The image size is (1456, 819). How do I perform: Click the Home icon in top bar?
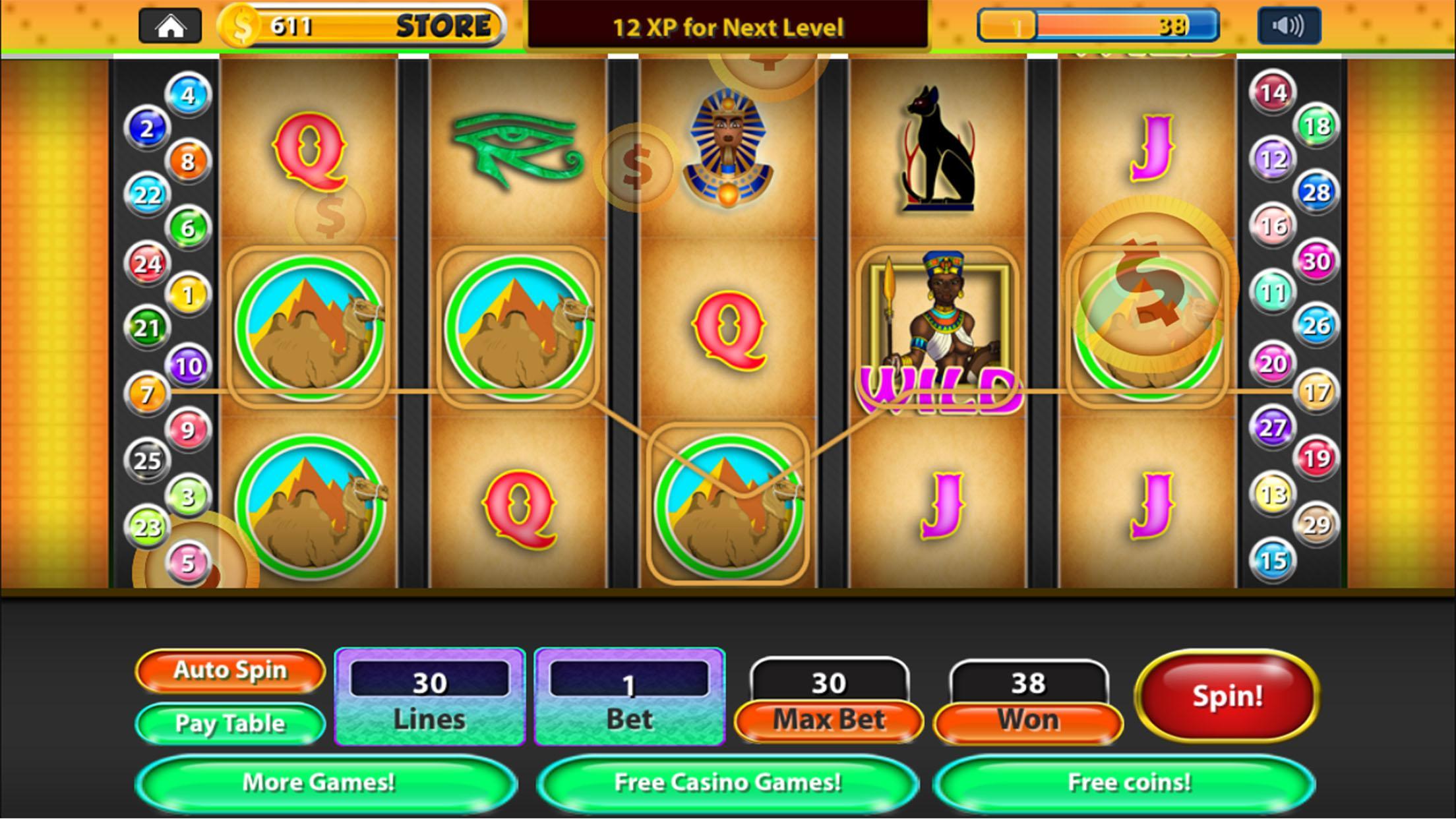(x=170, y=26)
